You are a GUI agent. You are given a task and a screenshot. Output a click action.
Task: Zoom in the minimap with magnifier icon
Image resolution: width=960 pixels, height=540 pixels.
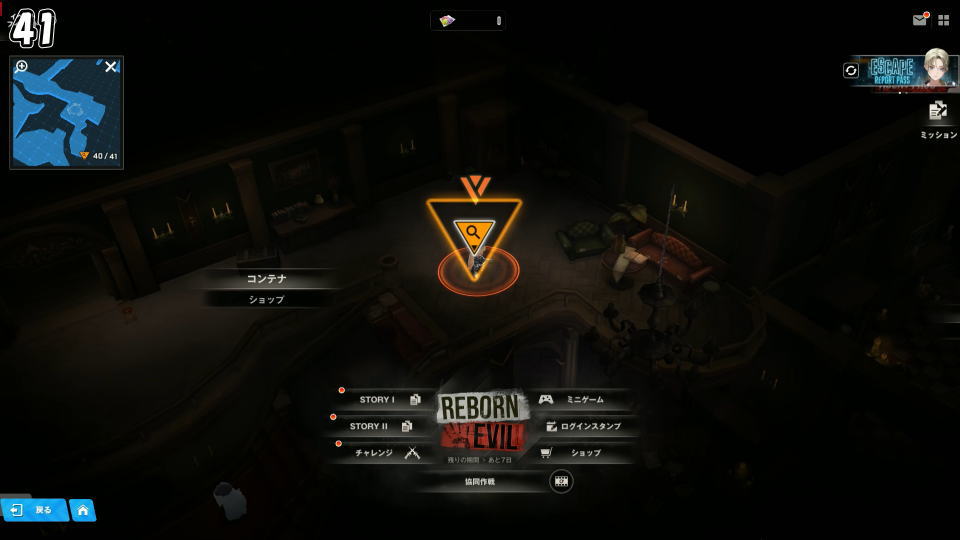tap(22, 67)
